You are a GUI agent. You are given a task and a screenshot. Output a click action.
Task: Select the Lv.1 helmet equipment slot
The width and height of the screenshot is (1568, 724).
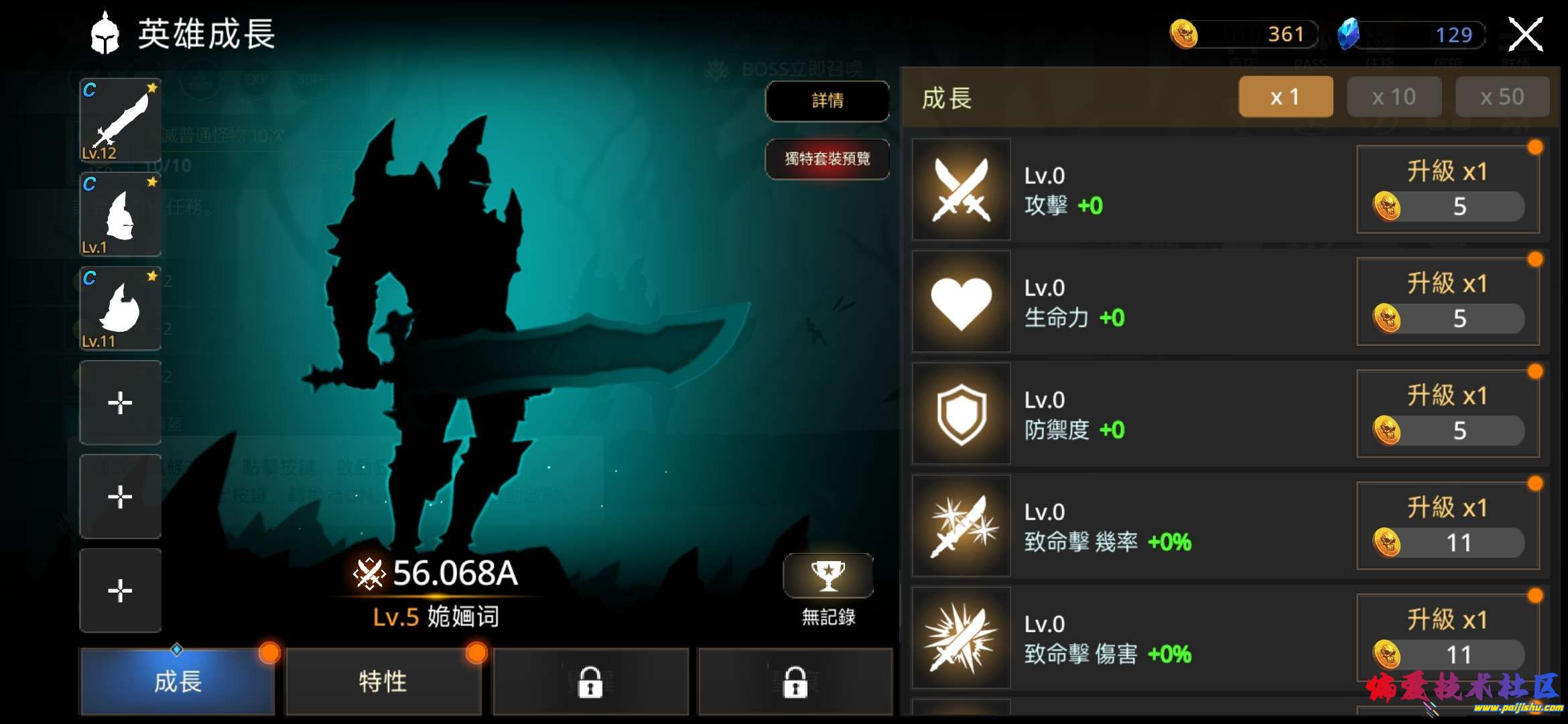tap(121, 215)
